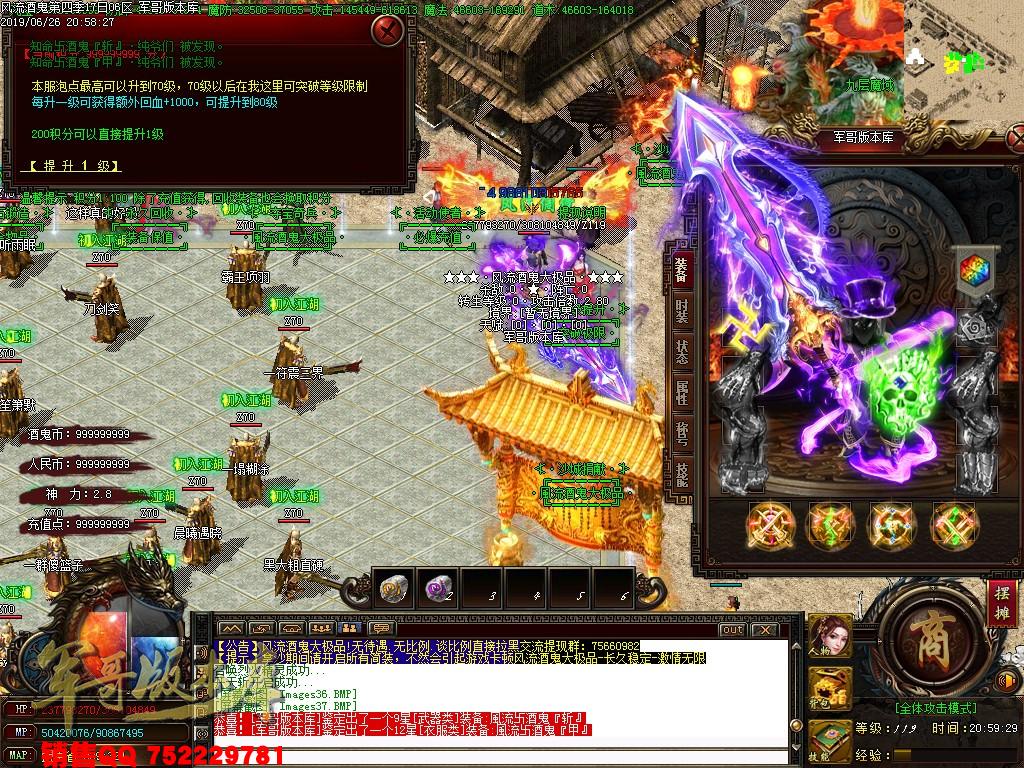This screenshot has height=768, width=1024.
Task: Select the 属性 attributes tab
Action: (x=681, y=393)
